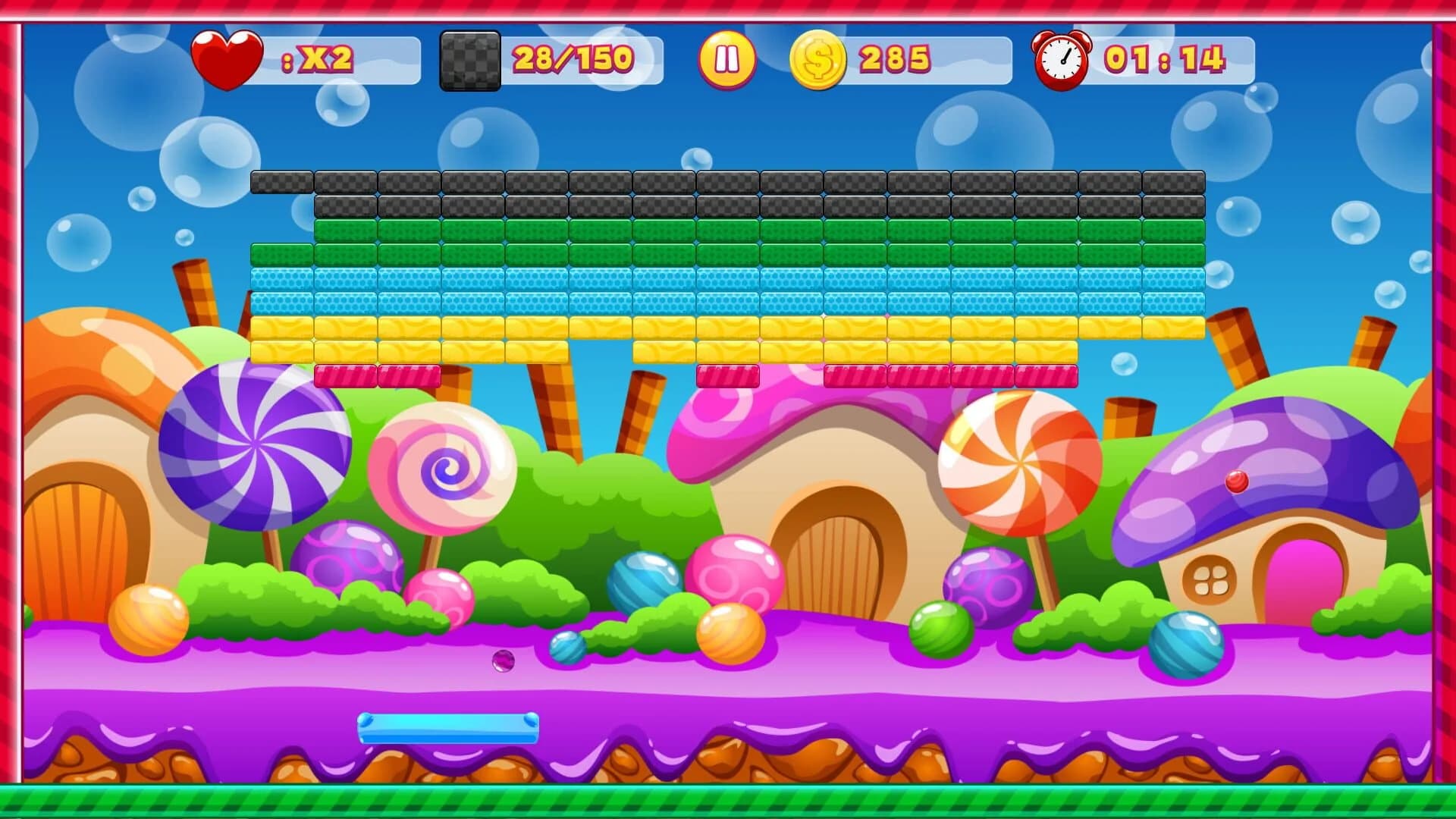
Task: Pause the game with the pause button
Action: click(x=726, y=58)
